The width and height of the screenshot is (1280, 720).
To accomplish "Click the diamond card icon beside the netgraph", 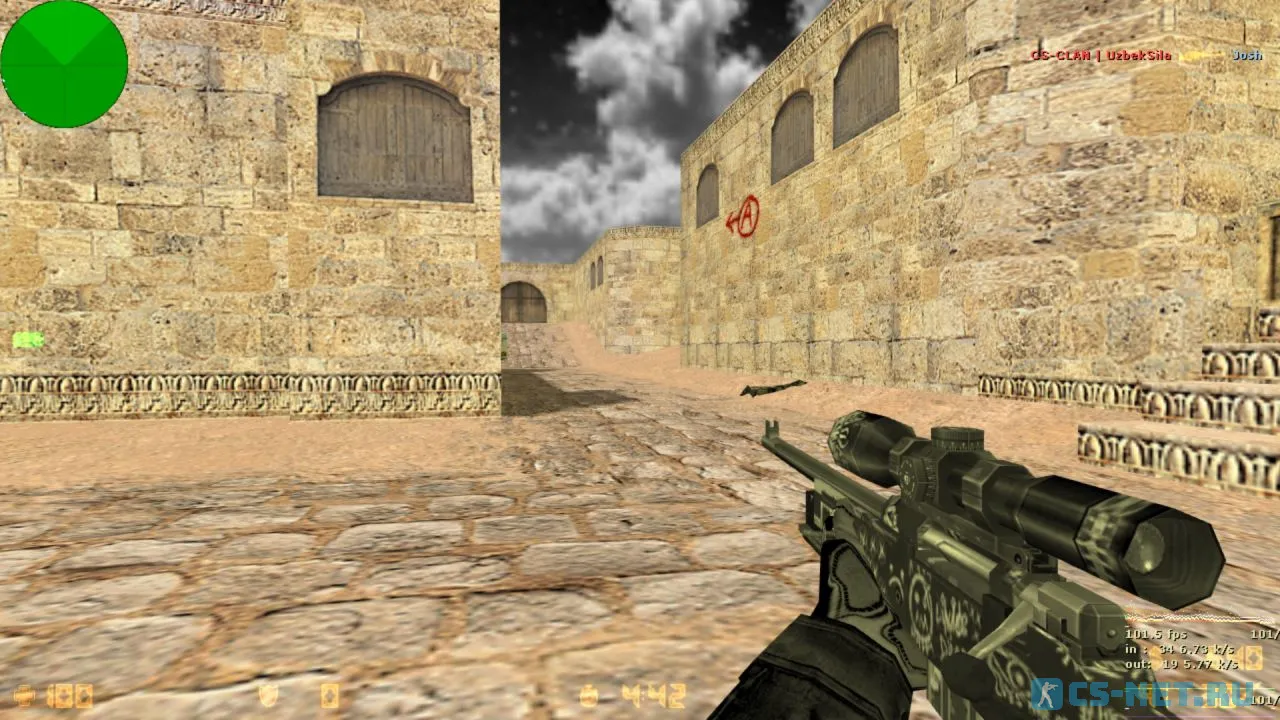I will pyautogui.click(x=1251, y=658).
